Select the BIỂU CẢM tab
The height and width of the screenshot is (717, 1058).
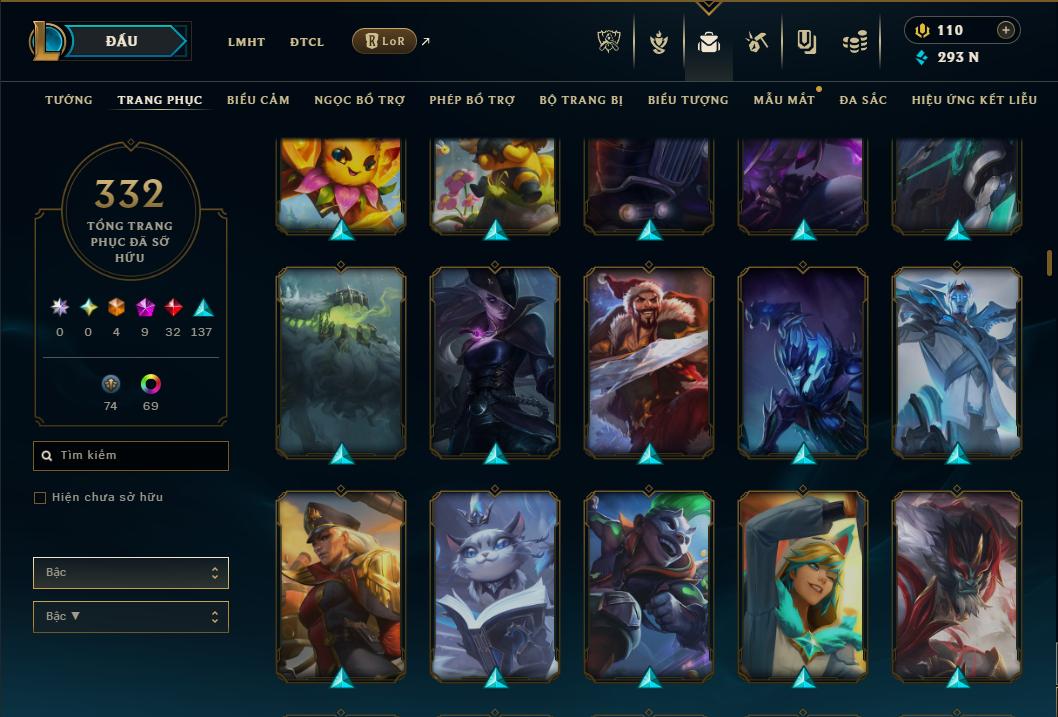[258, 100]
